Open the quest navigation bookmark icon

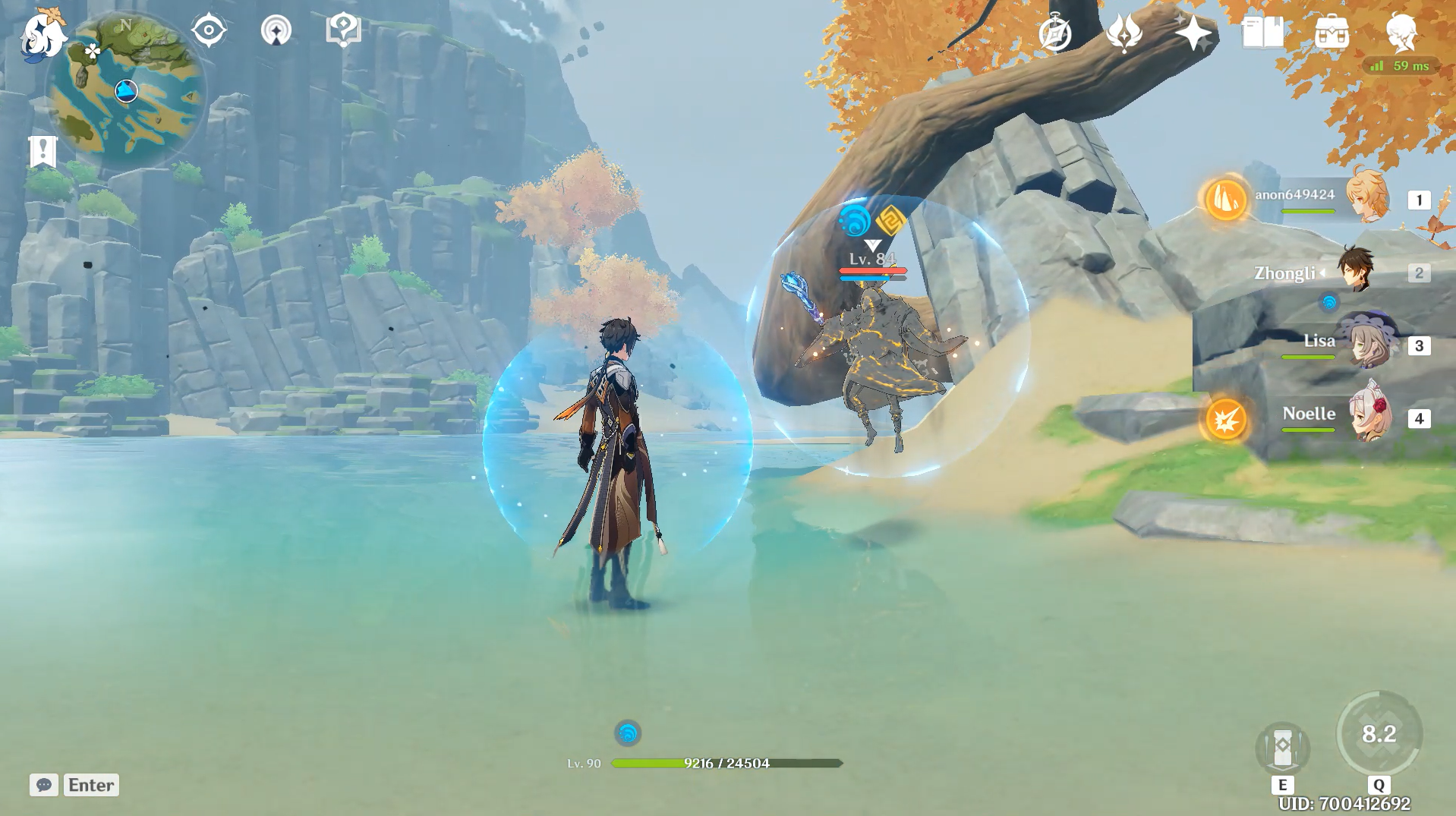pos(43,151)
